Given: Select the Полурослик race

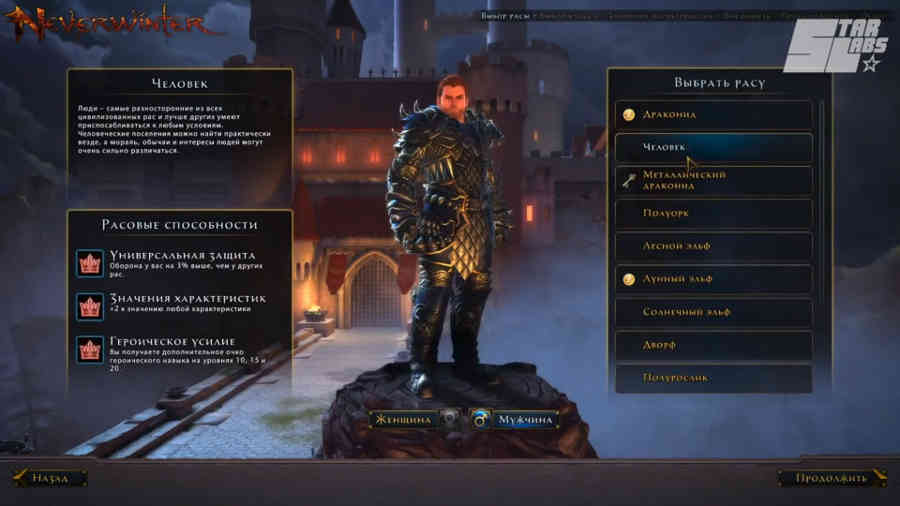Looking at the screenshot, I should (x=713, y=378).
